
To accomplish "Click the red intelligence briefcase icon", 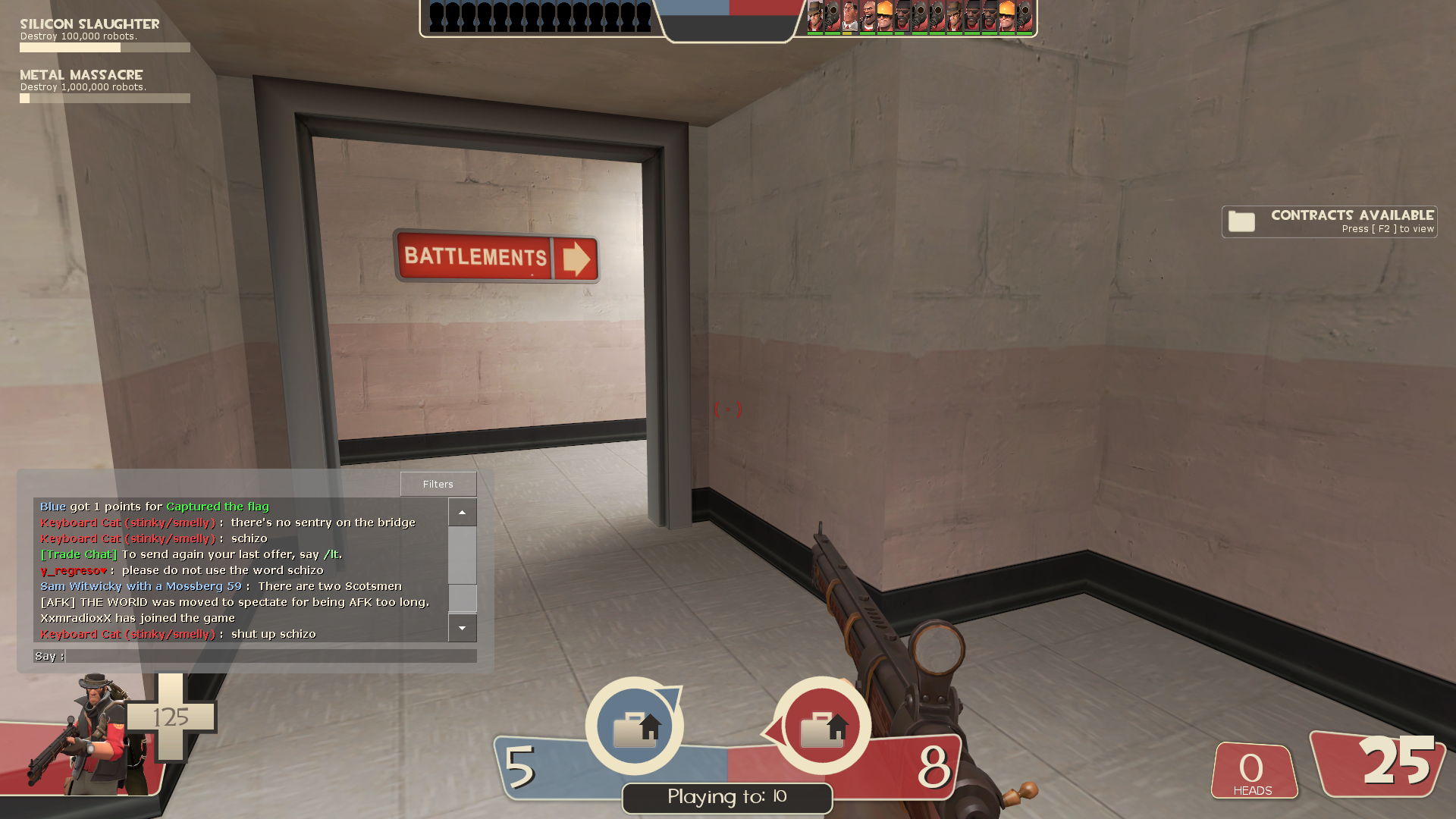I will point(822,726).
